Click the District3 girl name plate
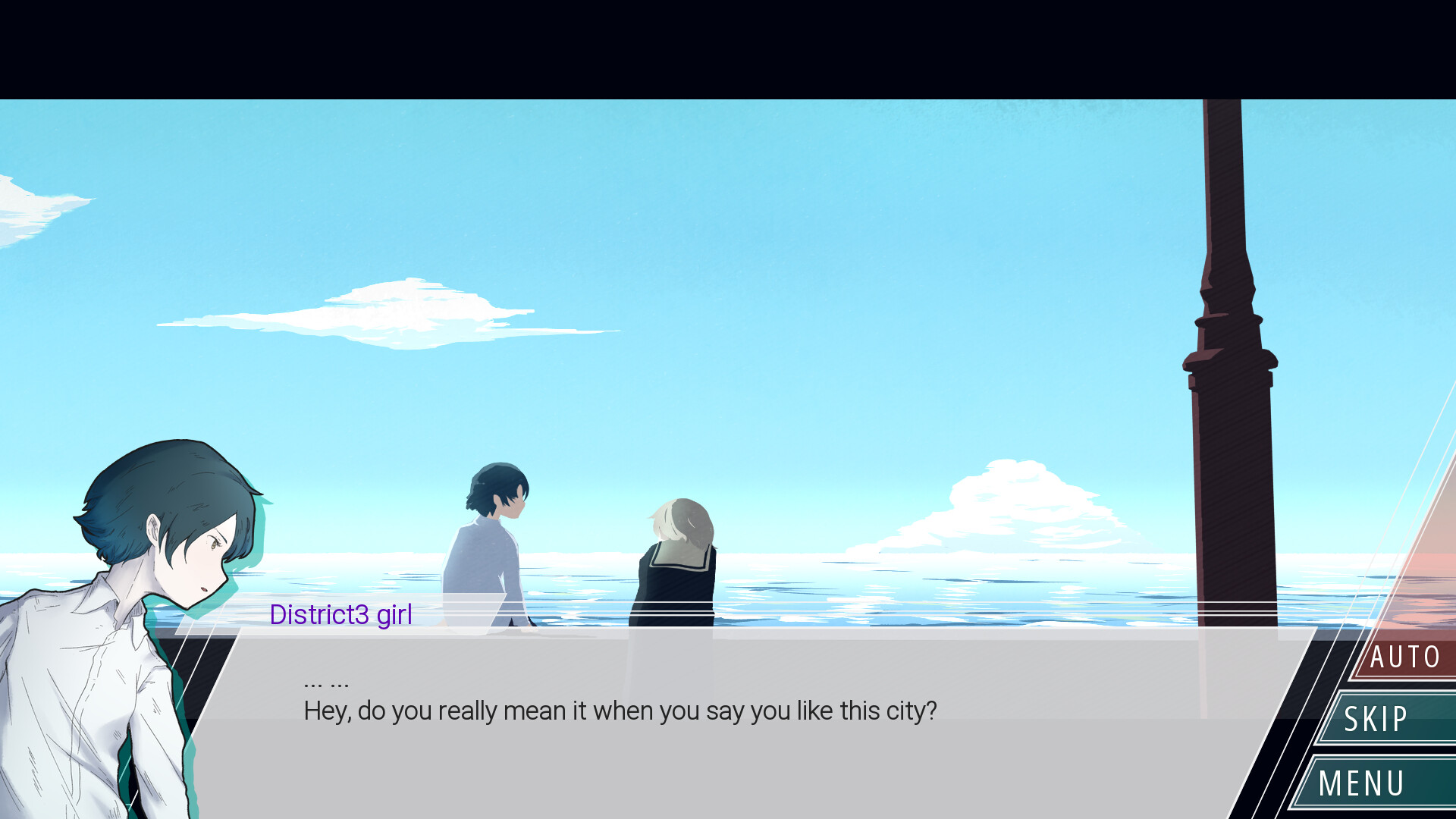 340,615
